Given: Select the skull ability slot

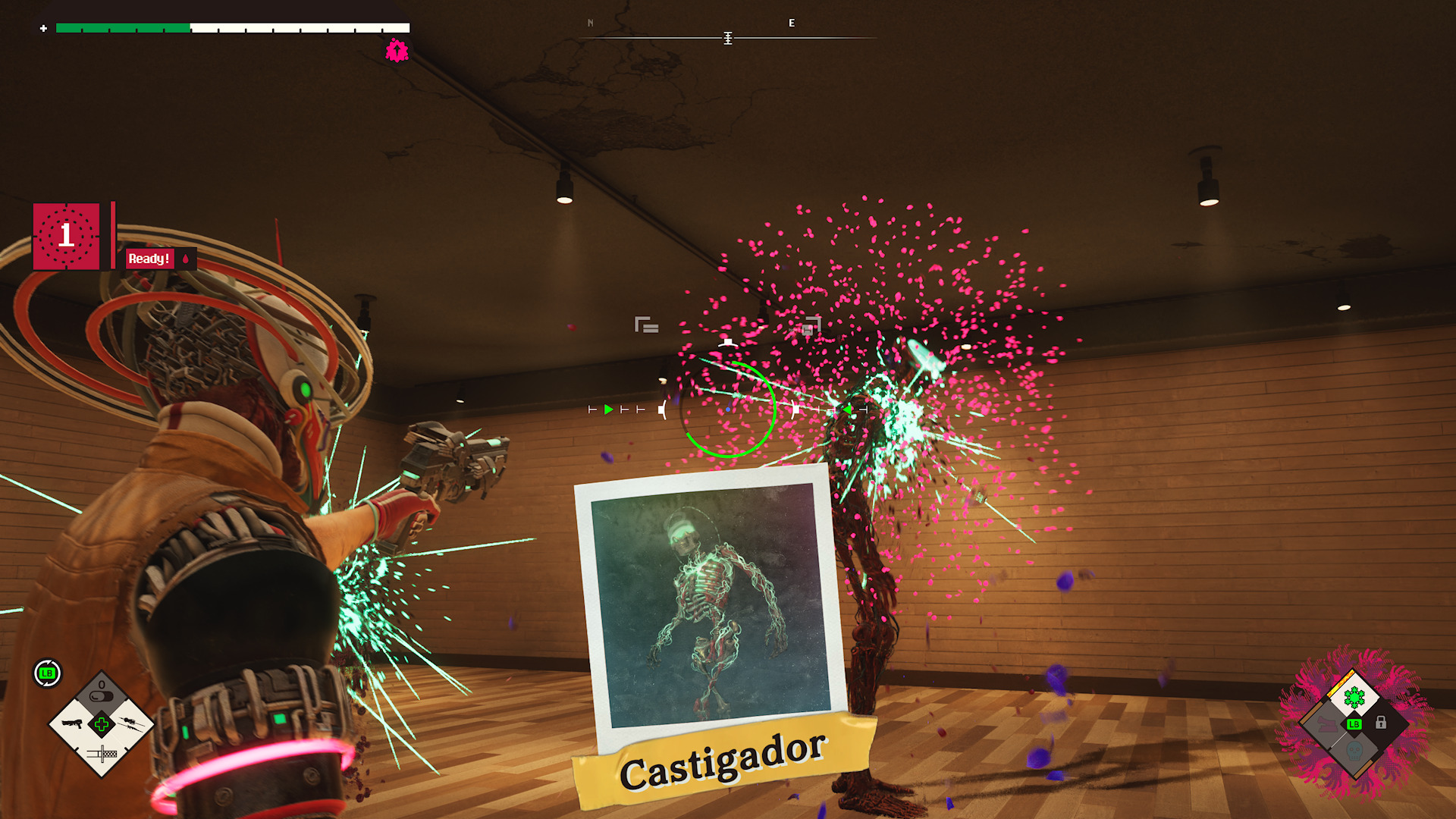Looking at the screenshot, I should pyautogui.click(x=1354, y=752).
